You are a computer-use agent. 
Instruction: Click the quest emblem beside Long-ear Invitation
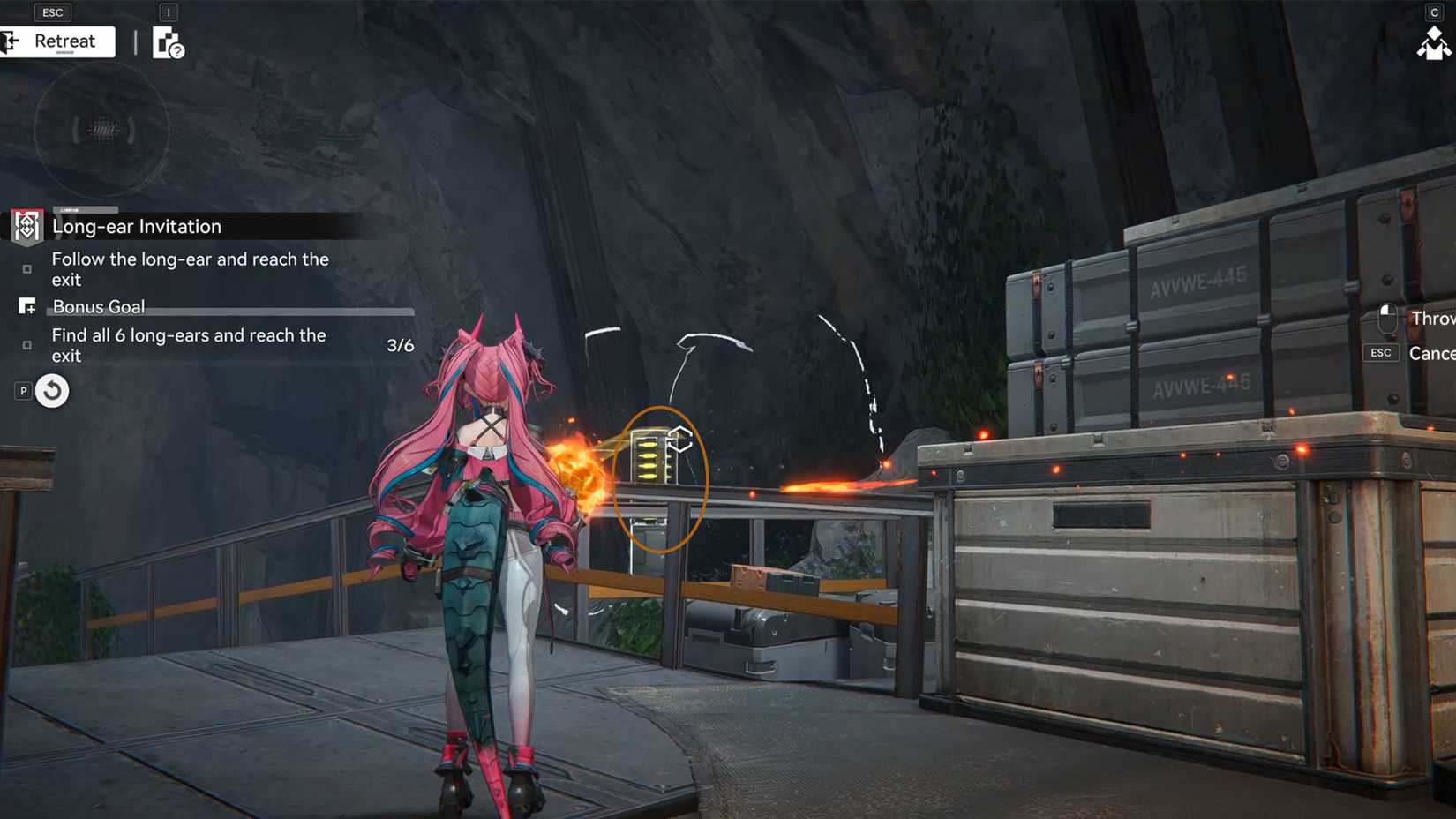(x=26, y=226)
